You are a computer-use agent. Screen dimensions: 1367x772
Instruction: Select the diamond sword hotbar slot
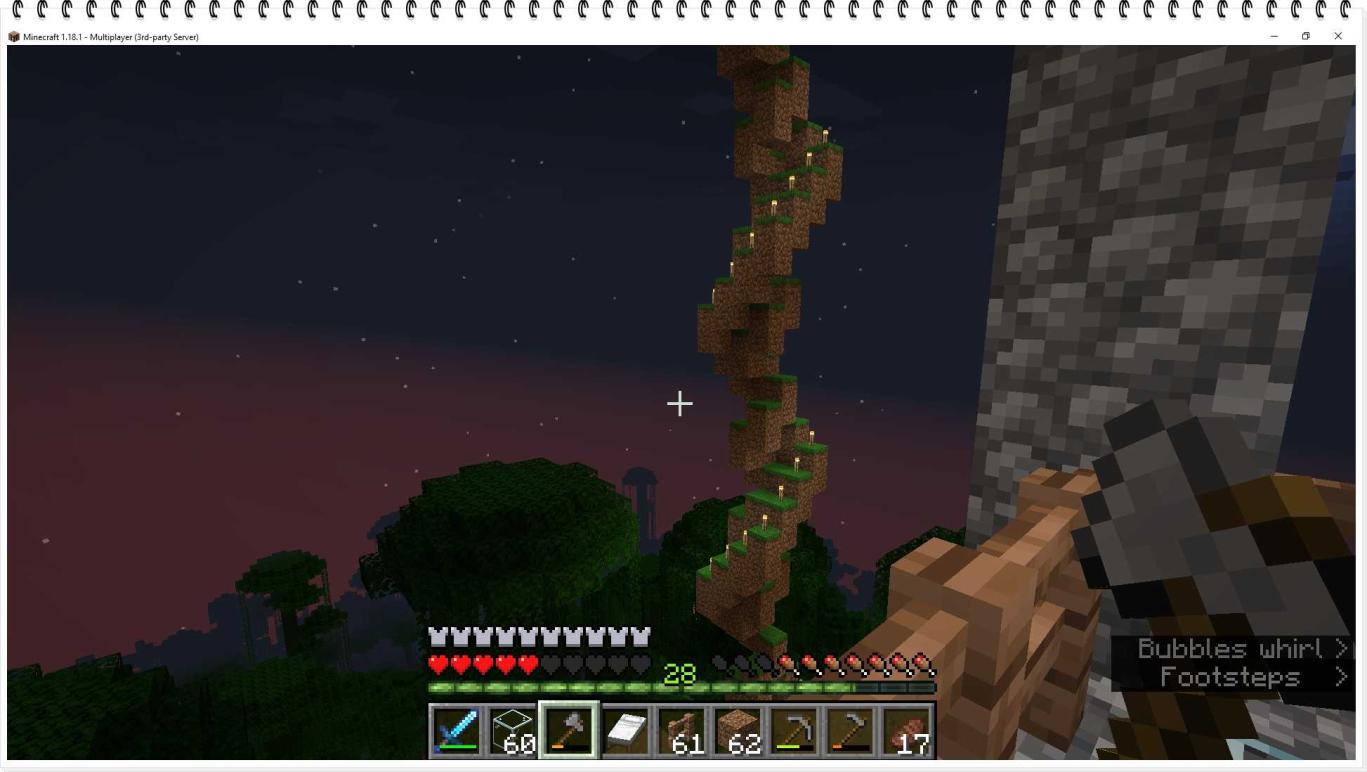(456, 730)
